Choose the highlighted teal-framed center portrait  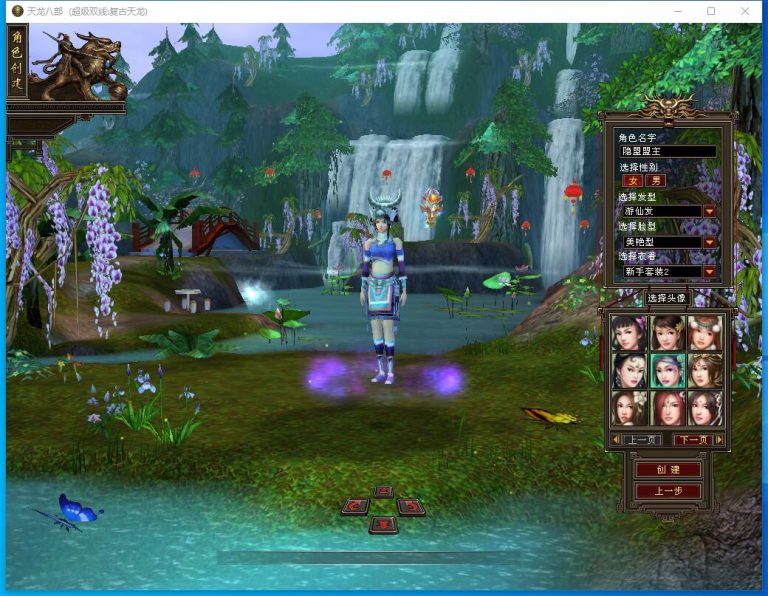pos(668,370)
